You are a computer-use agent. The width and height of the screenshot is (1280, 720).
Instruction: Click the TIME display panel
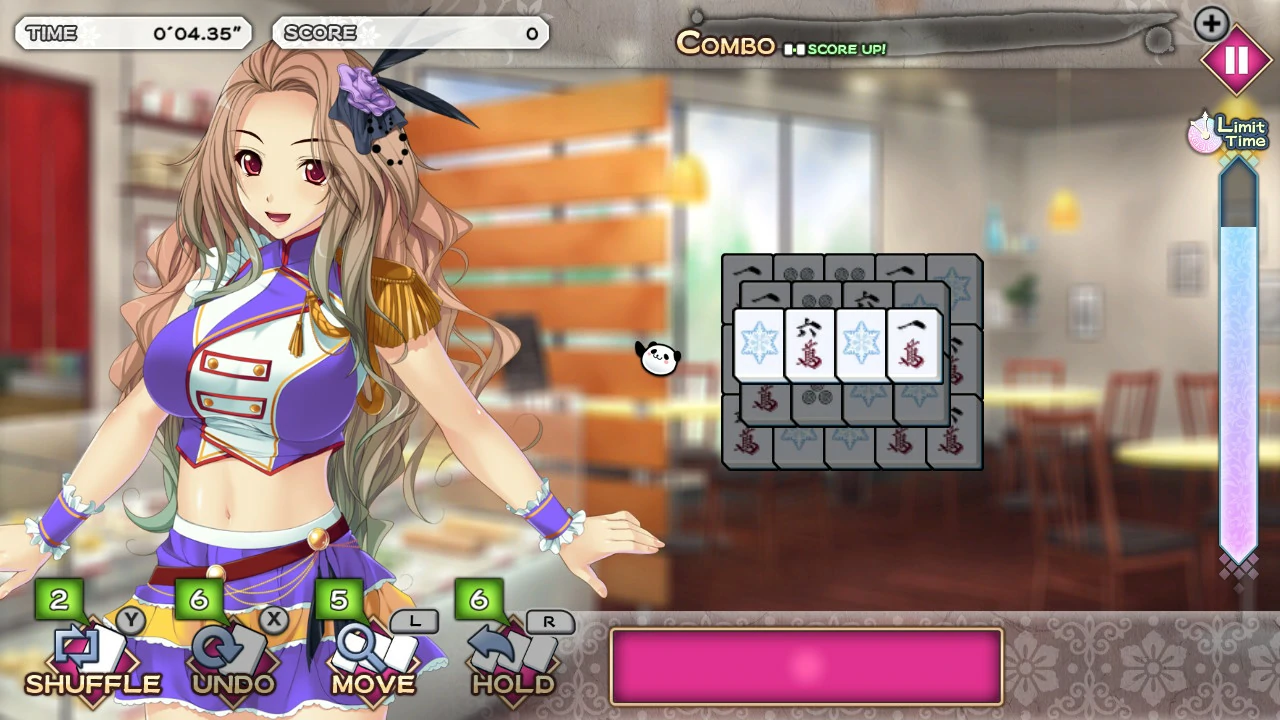coord(133,33)
